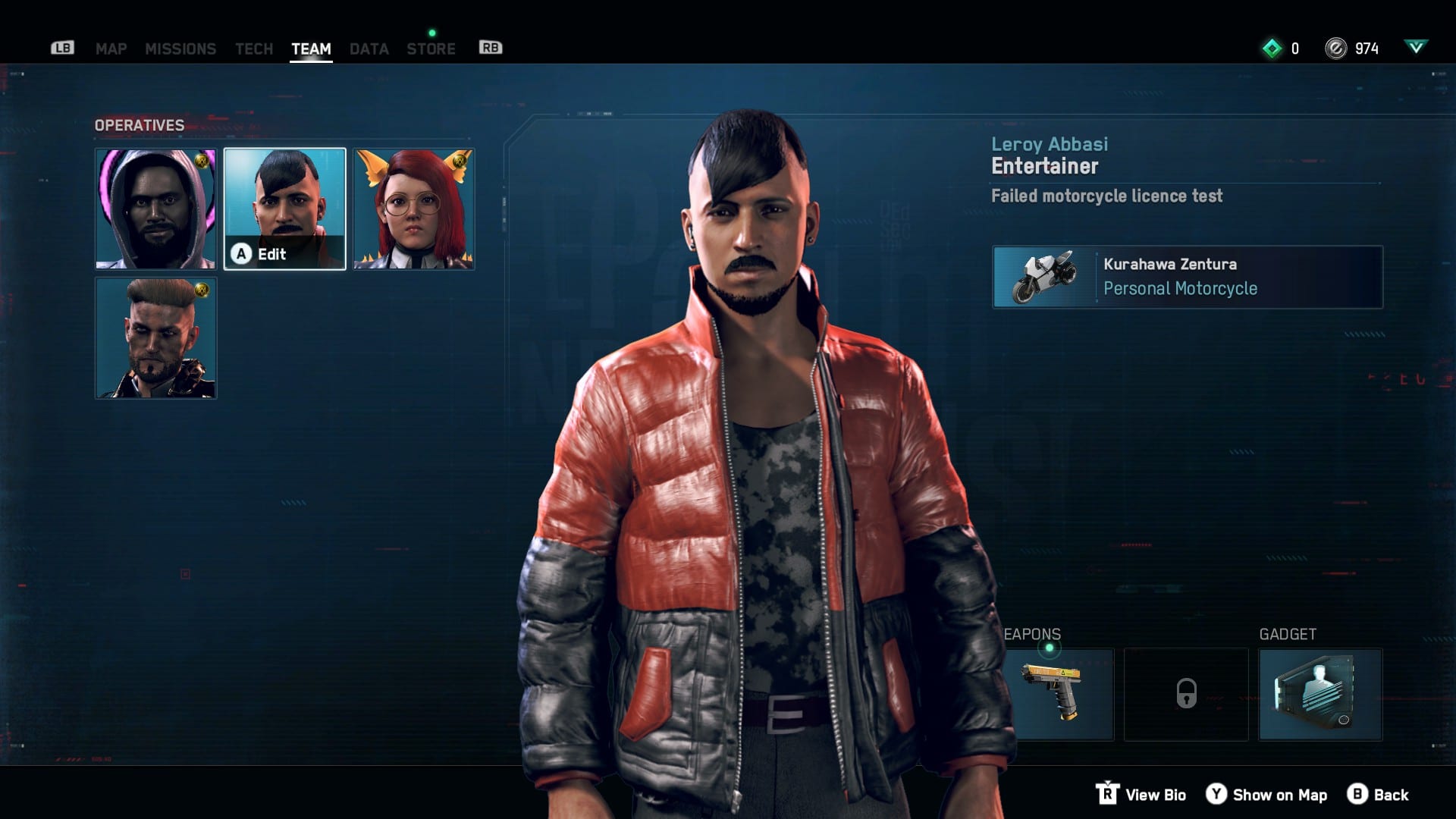Viewport: 1456px width, 819px height.
Task: Select the hooded operative portrait
Action: click(155, 209)
